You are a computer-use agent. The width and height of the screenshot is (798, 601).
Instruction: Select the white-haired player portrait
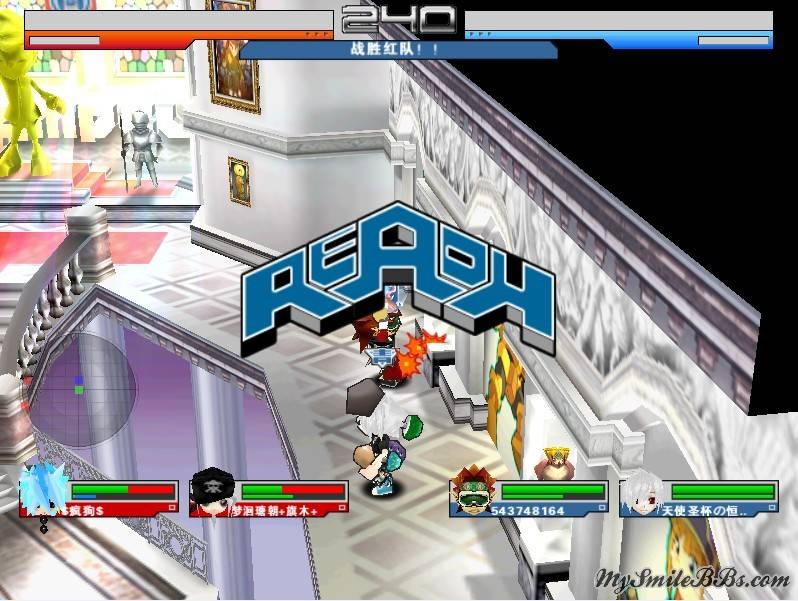point(640,490)
